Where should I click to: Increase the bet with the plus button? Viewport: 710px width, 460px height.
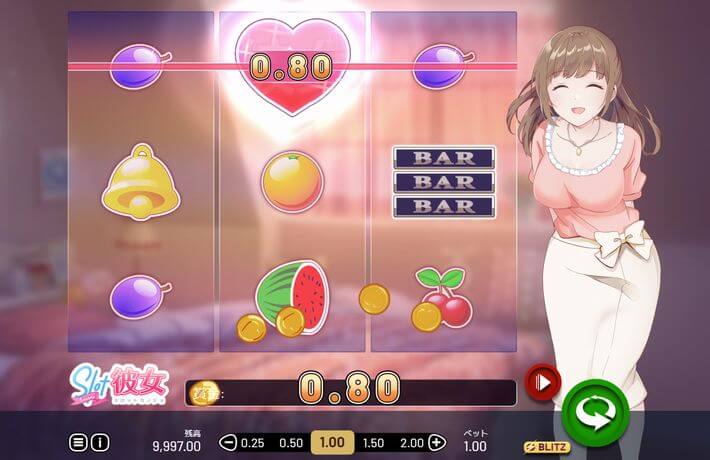pyautogui.click(x=436, y=442)
